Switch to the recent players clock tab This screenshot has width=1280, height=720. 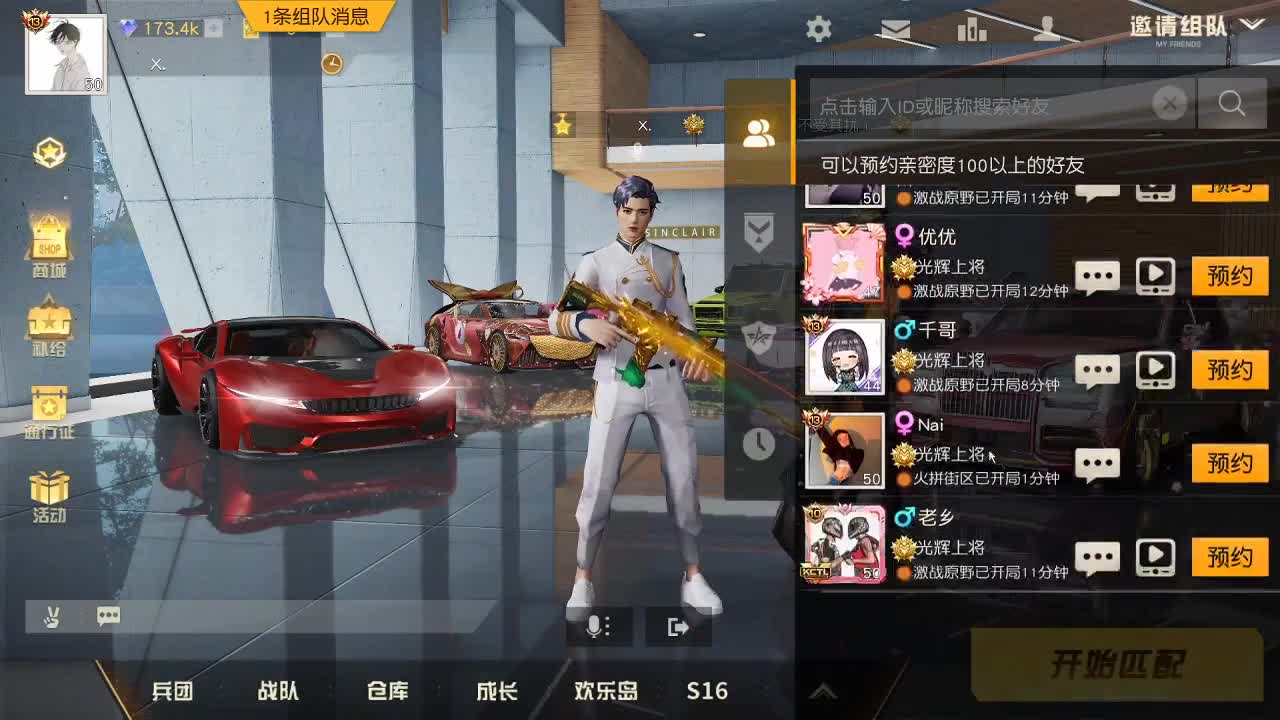pos(760,444)
